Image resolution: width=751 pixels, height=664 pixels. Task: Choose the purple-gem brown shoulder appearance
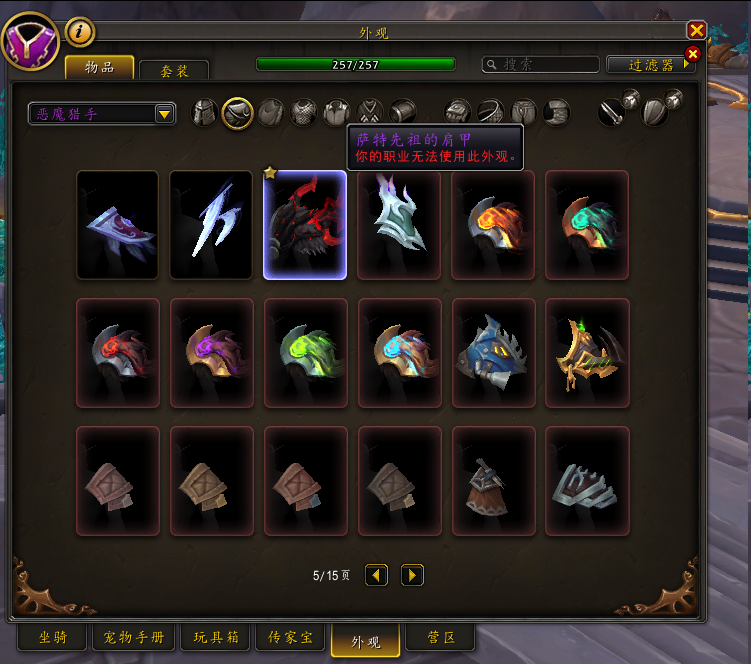tap(211, 353)
